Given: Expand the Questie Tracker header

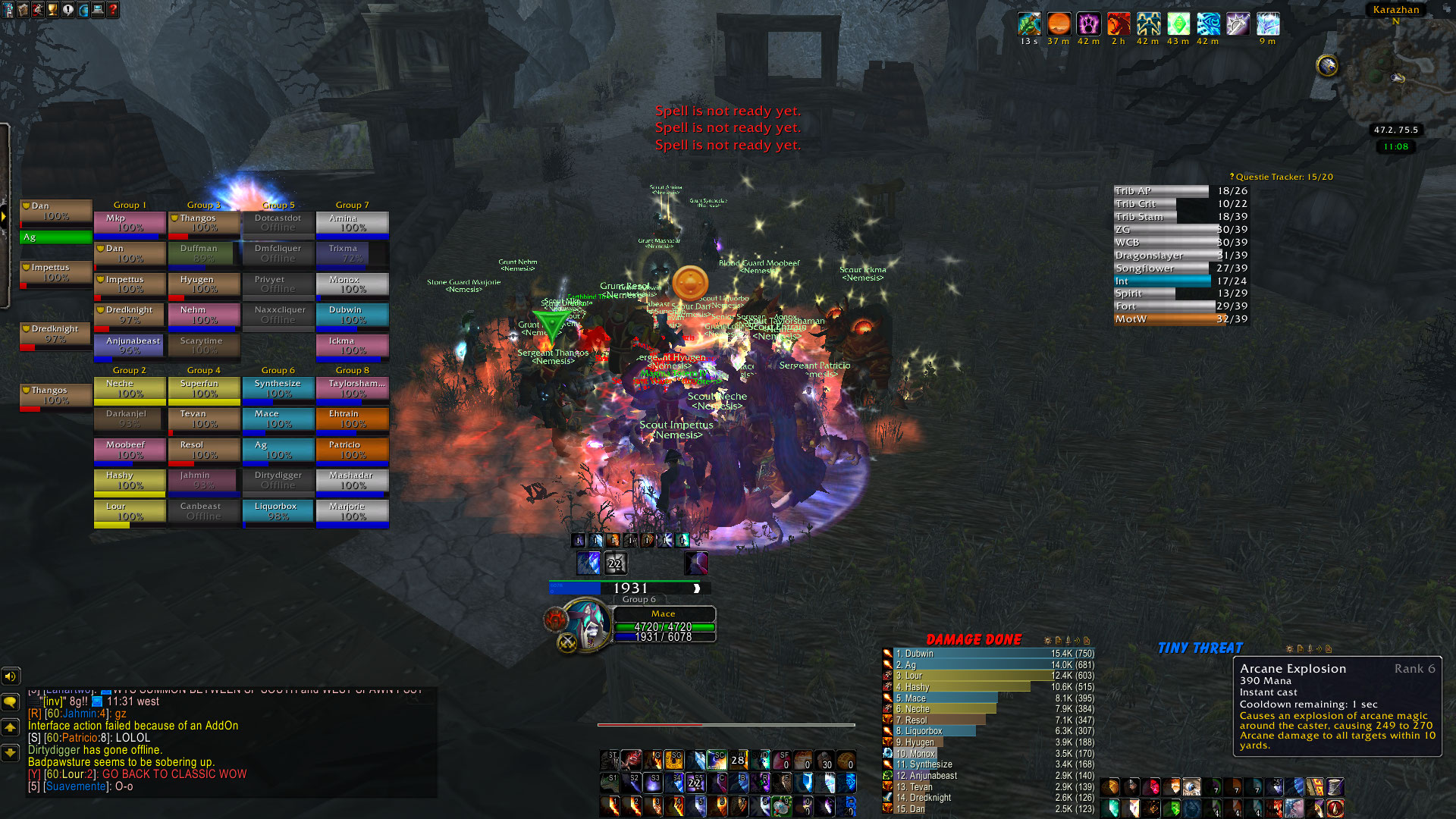Looking at the screenshot, I should click(x=1283, y=177).
